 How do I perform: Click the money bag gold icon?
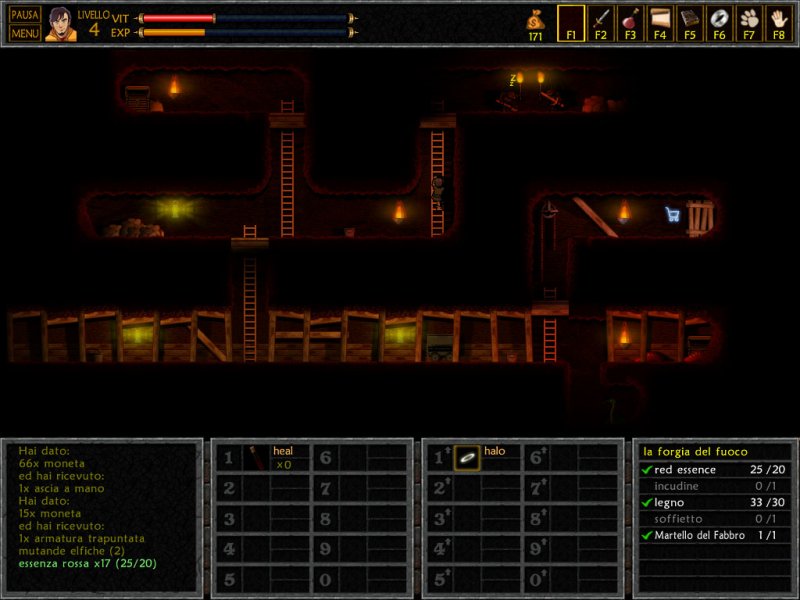536,22
